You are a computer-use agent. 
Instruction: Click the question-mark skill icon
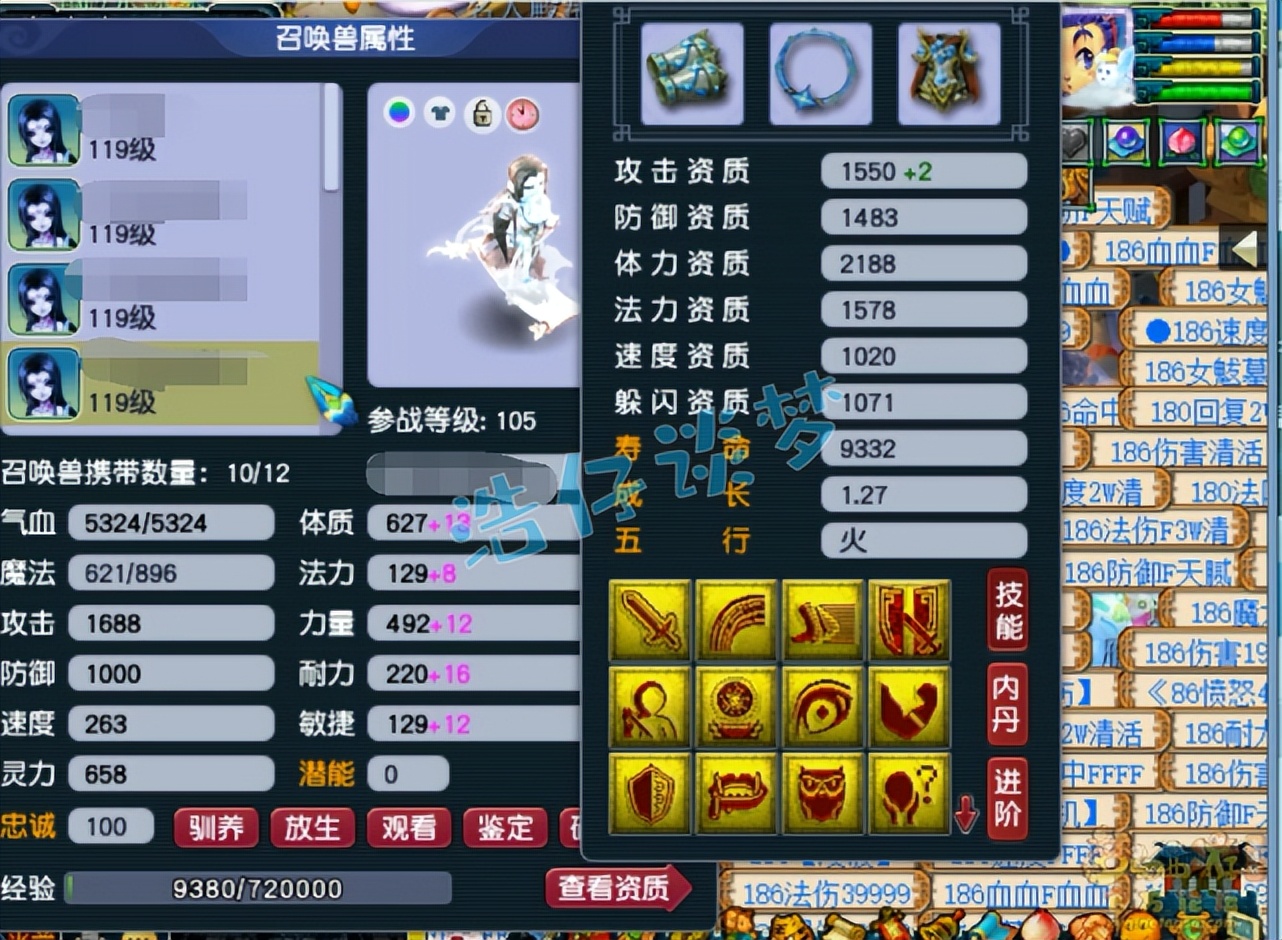(x=909, y=789)
